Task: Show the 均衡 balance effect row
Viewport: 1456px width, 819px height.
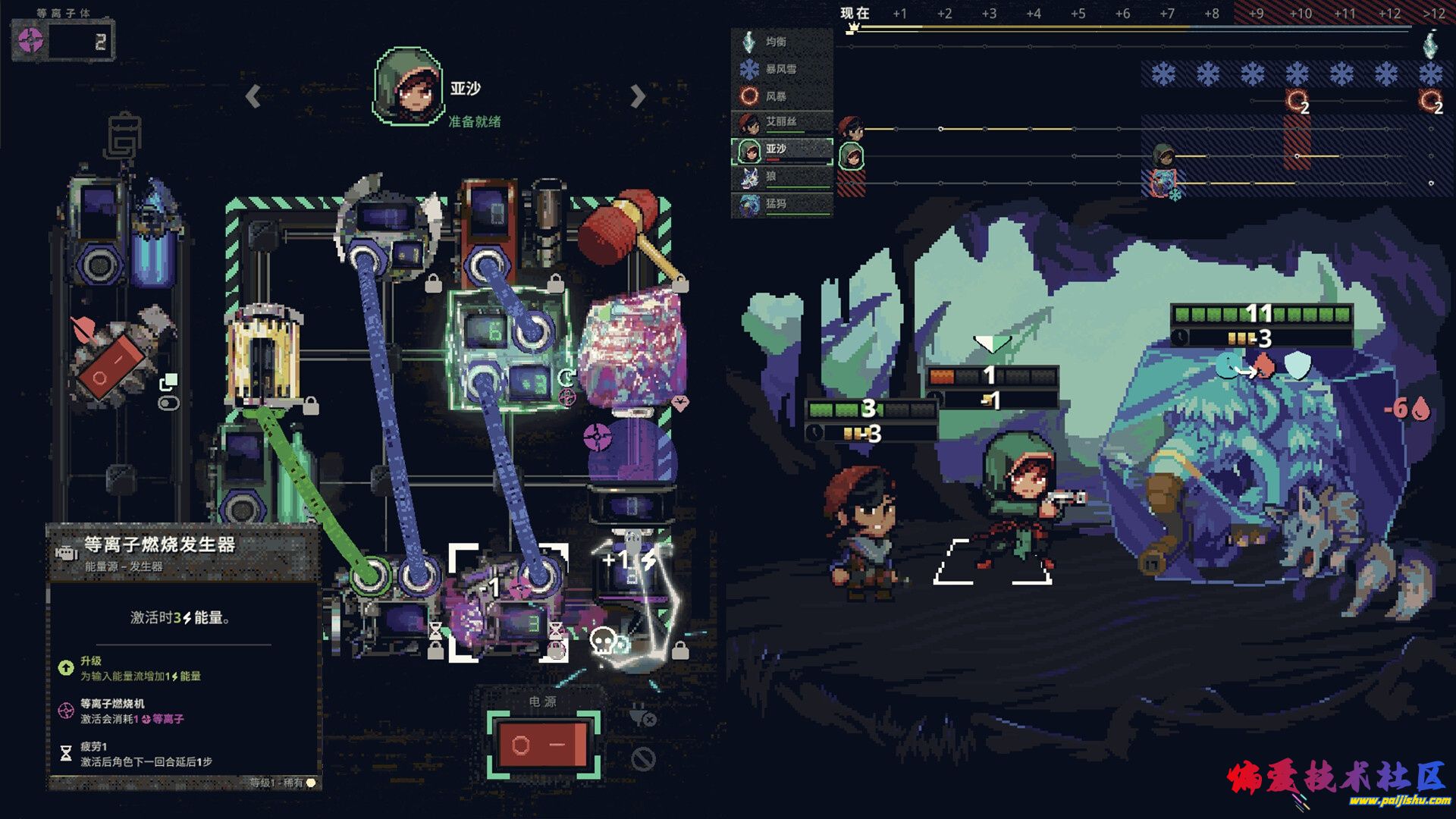Action: 781,42
